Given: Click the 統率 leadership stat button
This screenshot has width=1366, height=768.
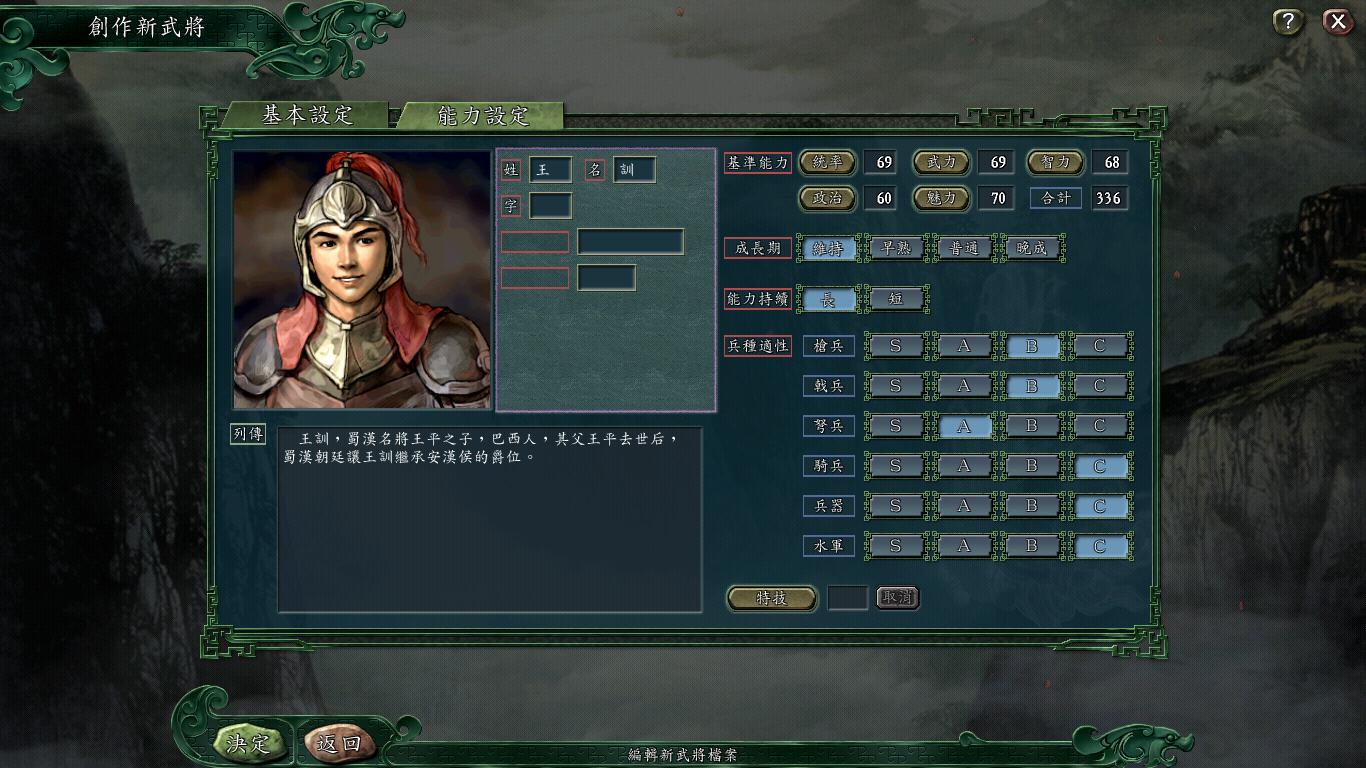Looking at the screenshot, I should pos(828,162).
